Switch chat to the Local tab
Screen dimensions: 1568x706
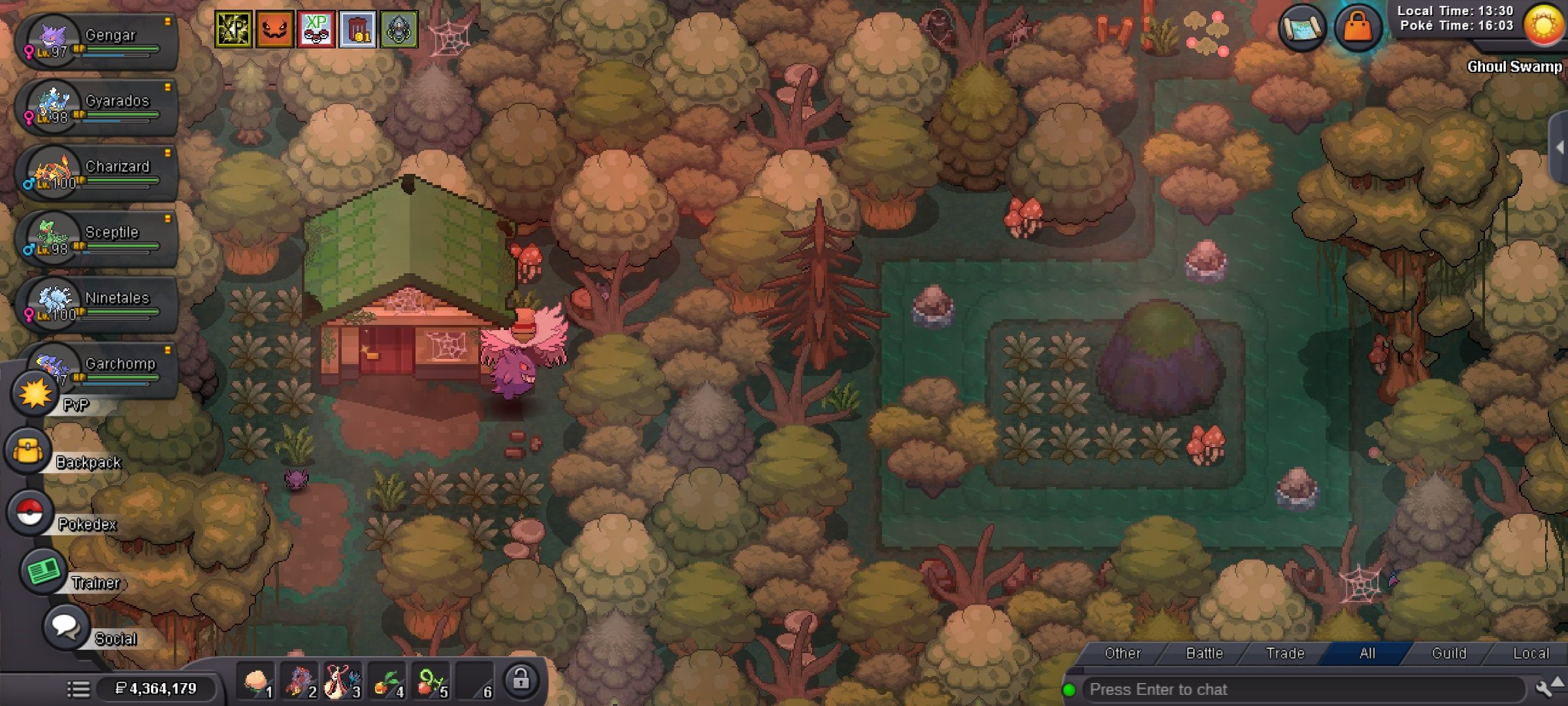point(1530,653)
